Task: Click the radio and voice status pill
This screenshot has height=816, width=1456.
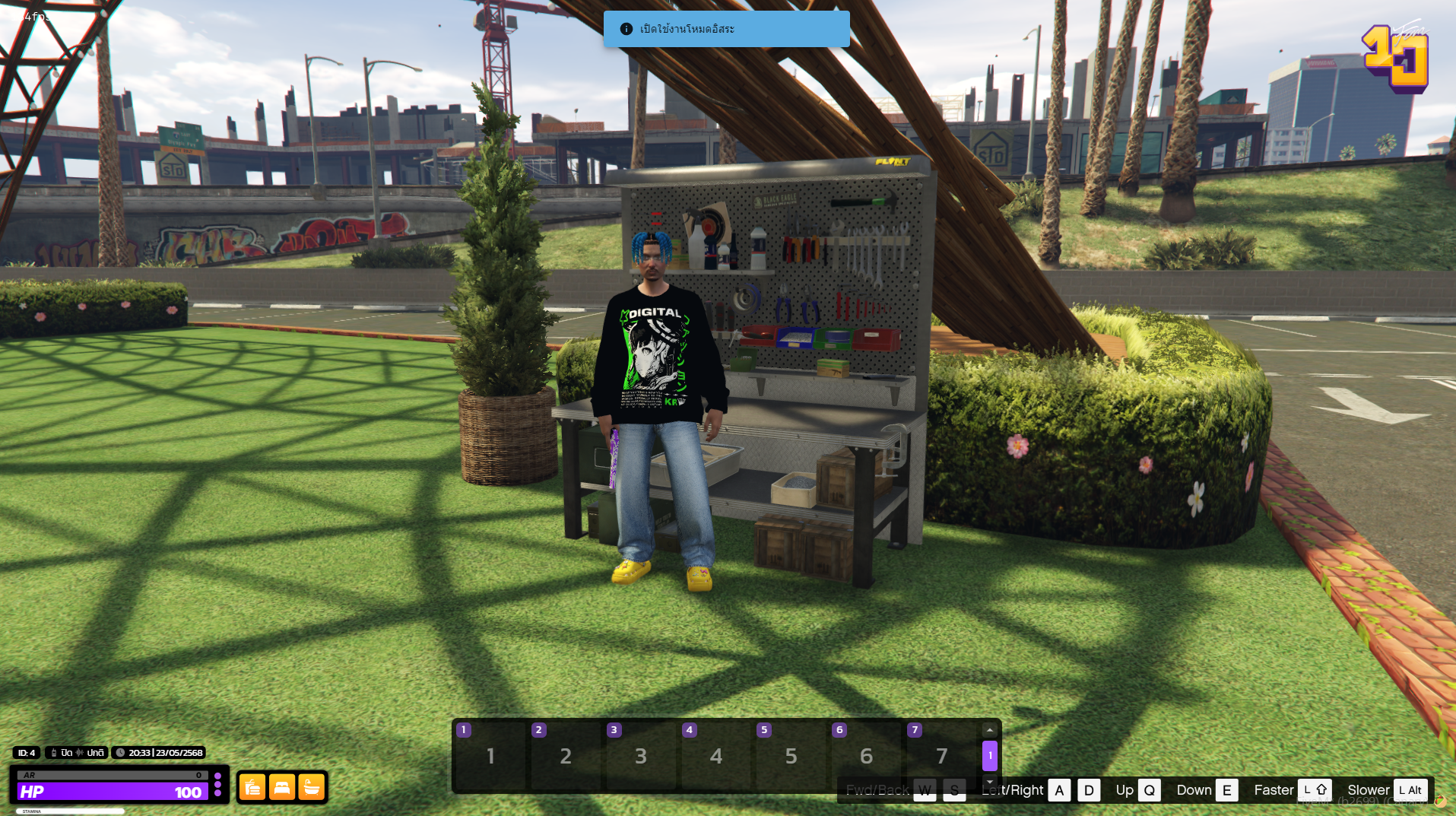Action: [x=77, y=753]
